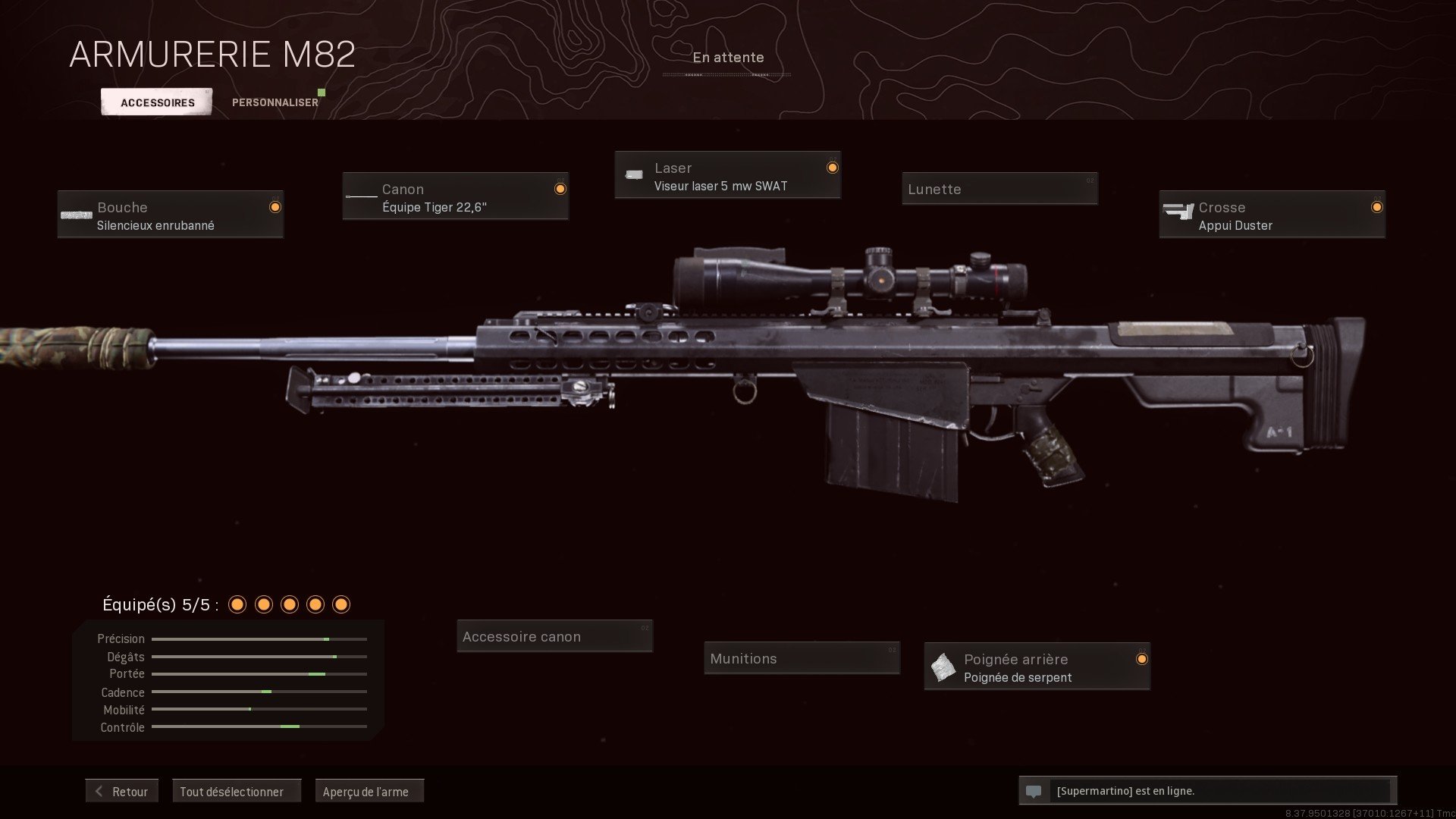Open Aperçu de l'arme
Image resolution: width=1456 pixels, height=819 pixels.
click(x=369, y=791)
